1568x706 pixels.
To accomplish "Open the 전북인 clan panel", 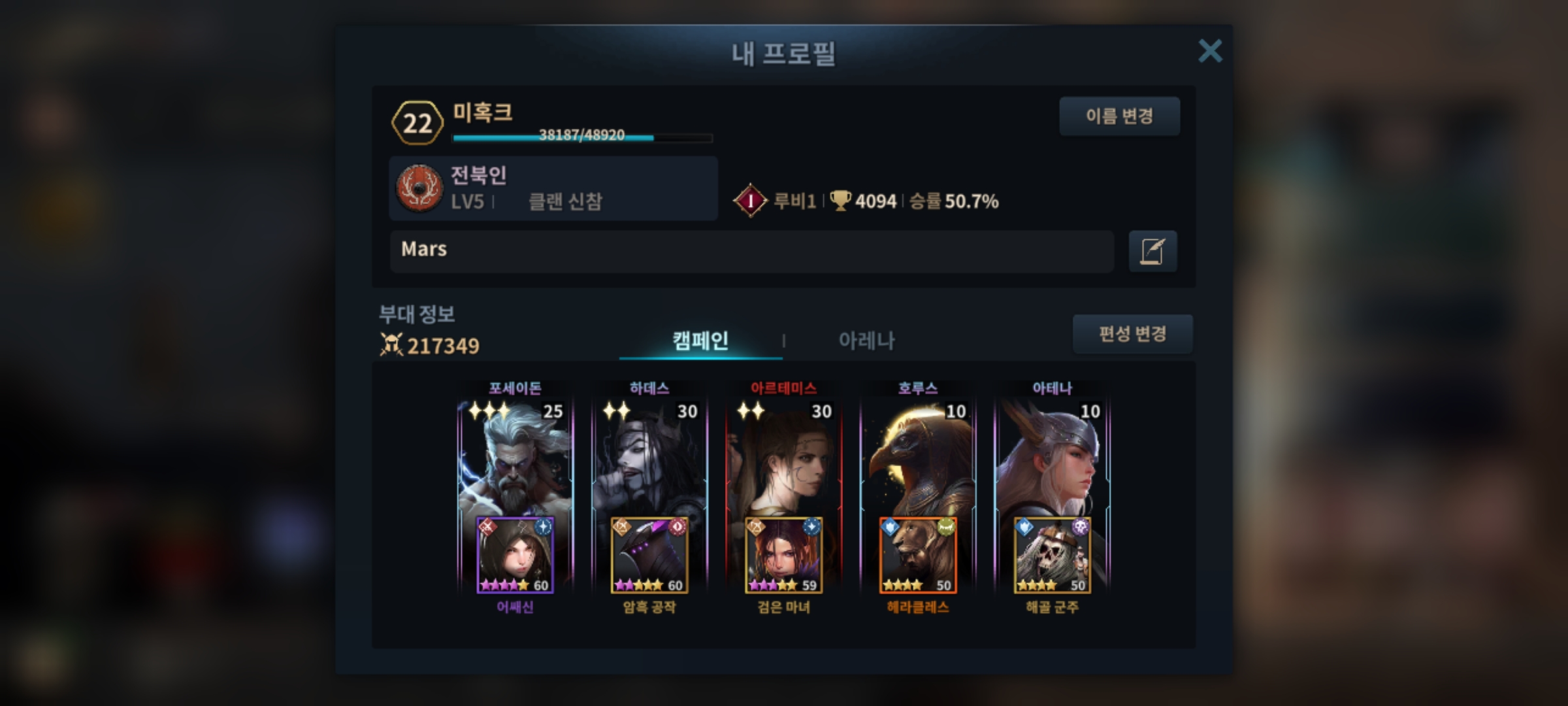I will (553, 188).
